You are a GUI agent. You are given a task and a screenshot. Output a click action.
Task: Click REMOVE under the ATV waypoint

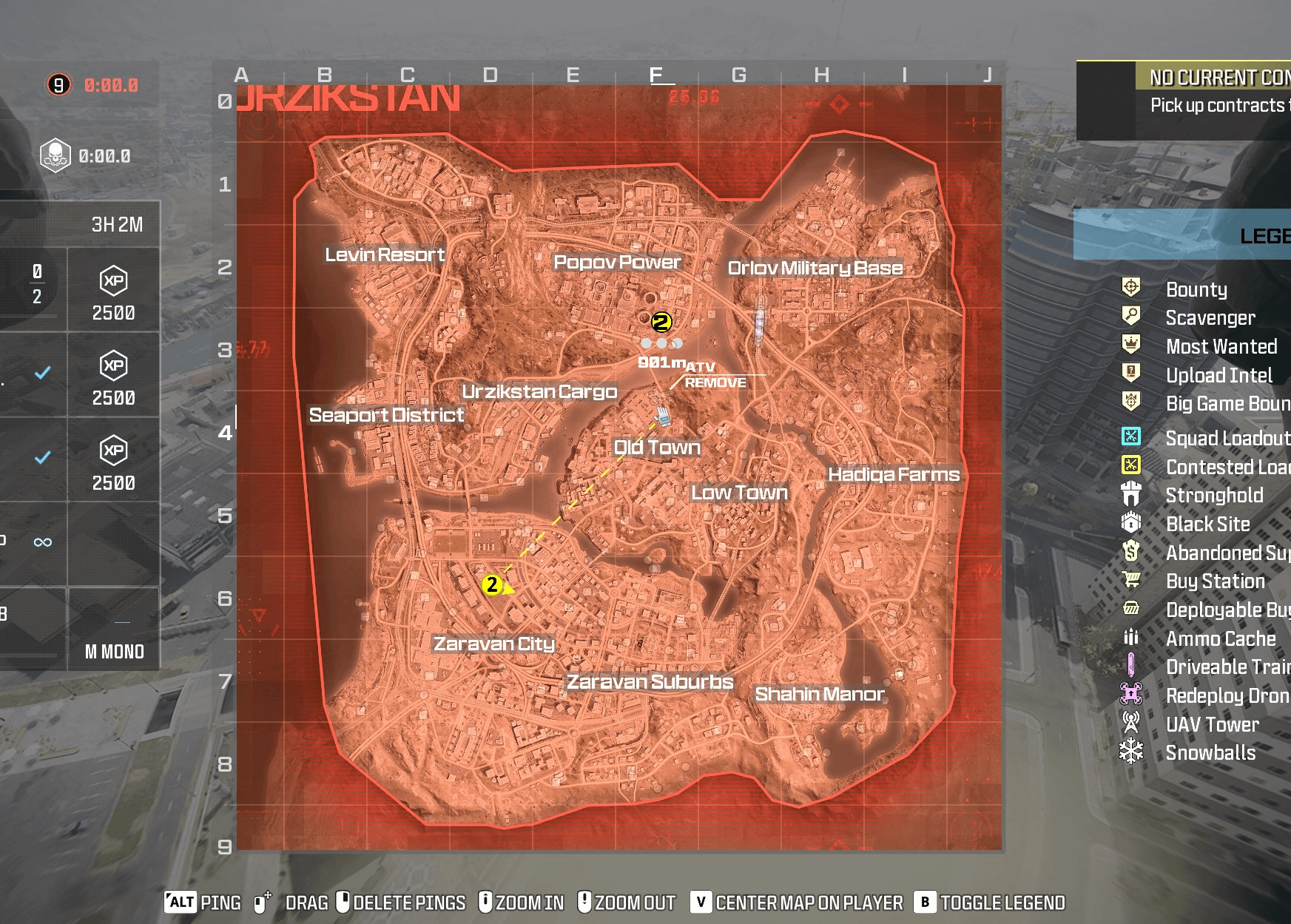click(715, 383)
